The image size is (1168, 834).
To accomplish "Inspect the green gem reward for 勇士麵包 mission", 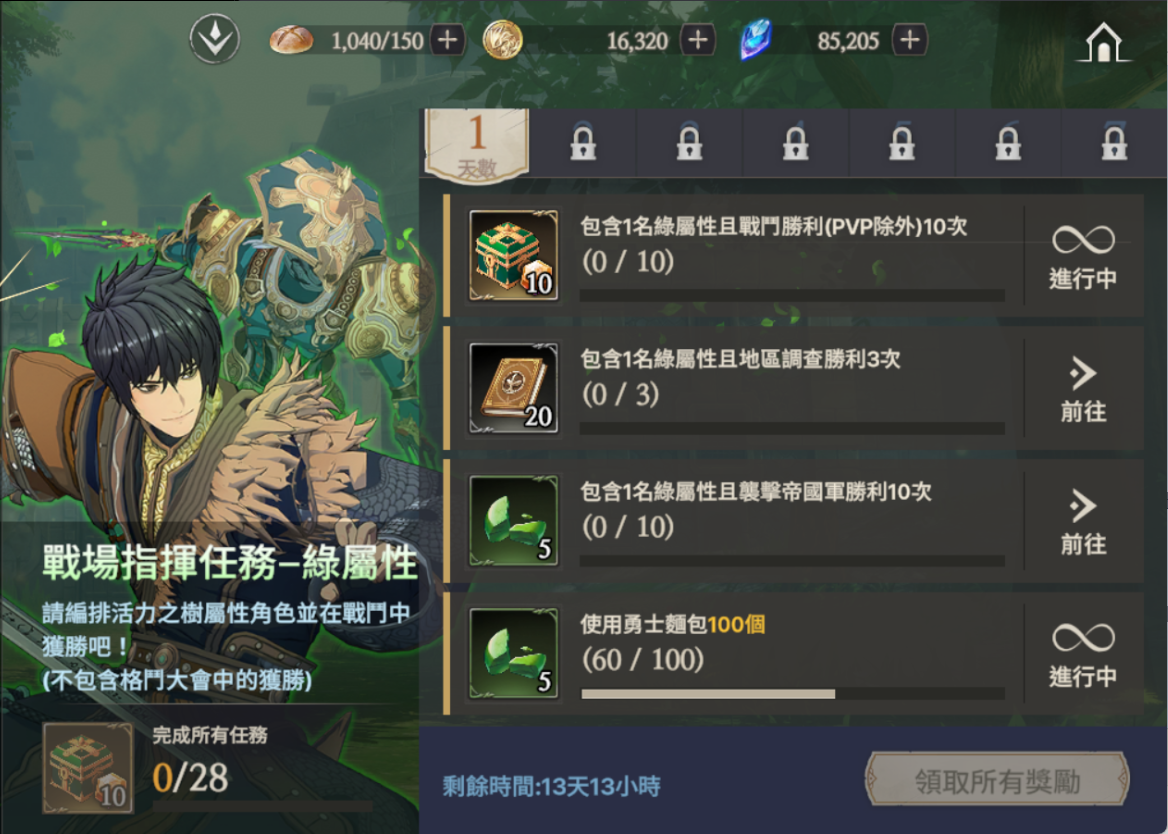I will pos(514,654).
